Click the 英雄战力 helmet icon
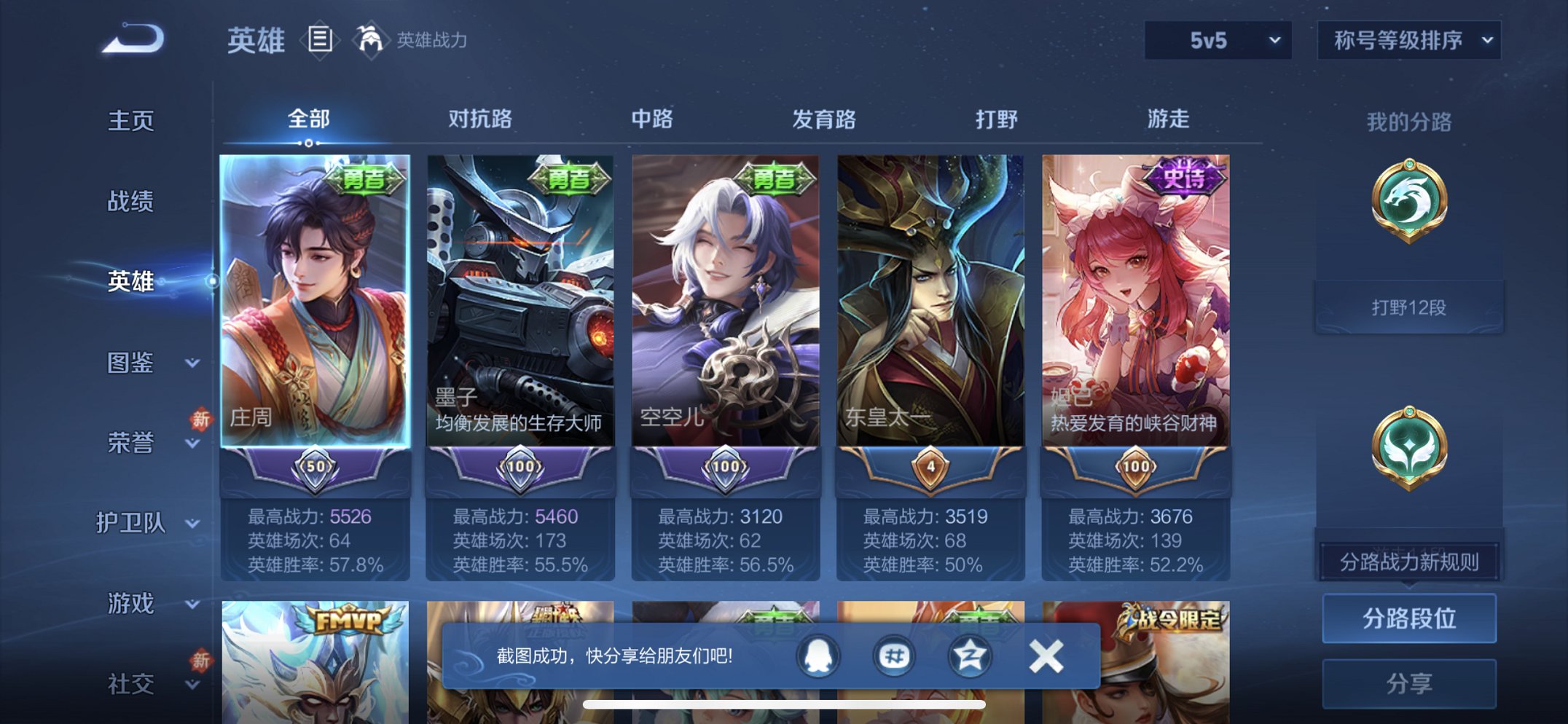This screenshot has width=1568, height=724. (x=372, y=40)
